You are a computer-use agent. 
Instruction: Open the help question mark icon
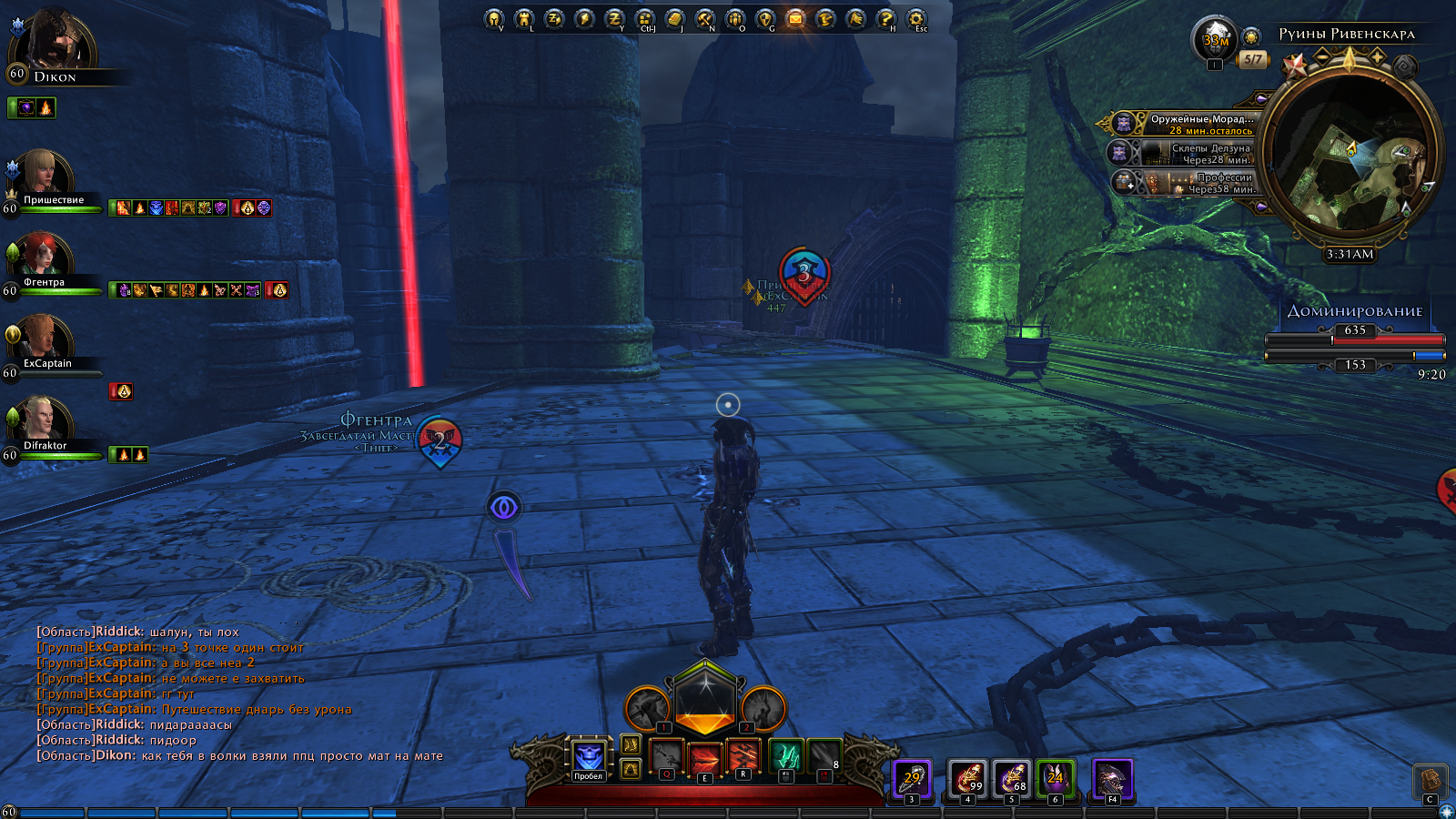pyautogui.click(x=885, y=18)
